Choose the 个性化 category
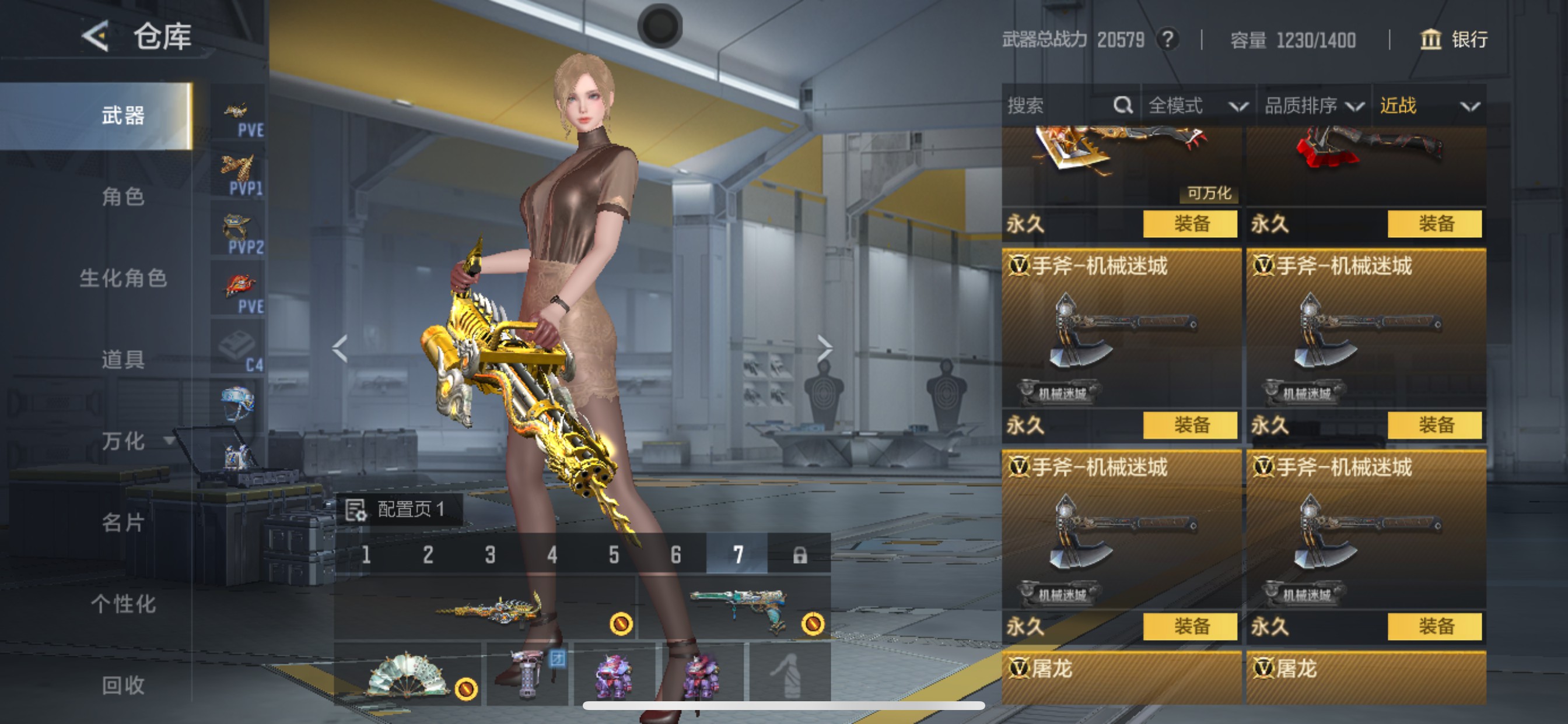 tap(123, 603)
